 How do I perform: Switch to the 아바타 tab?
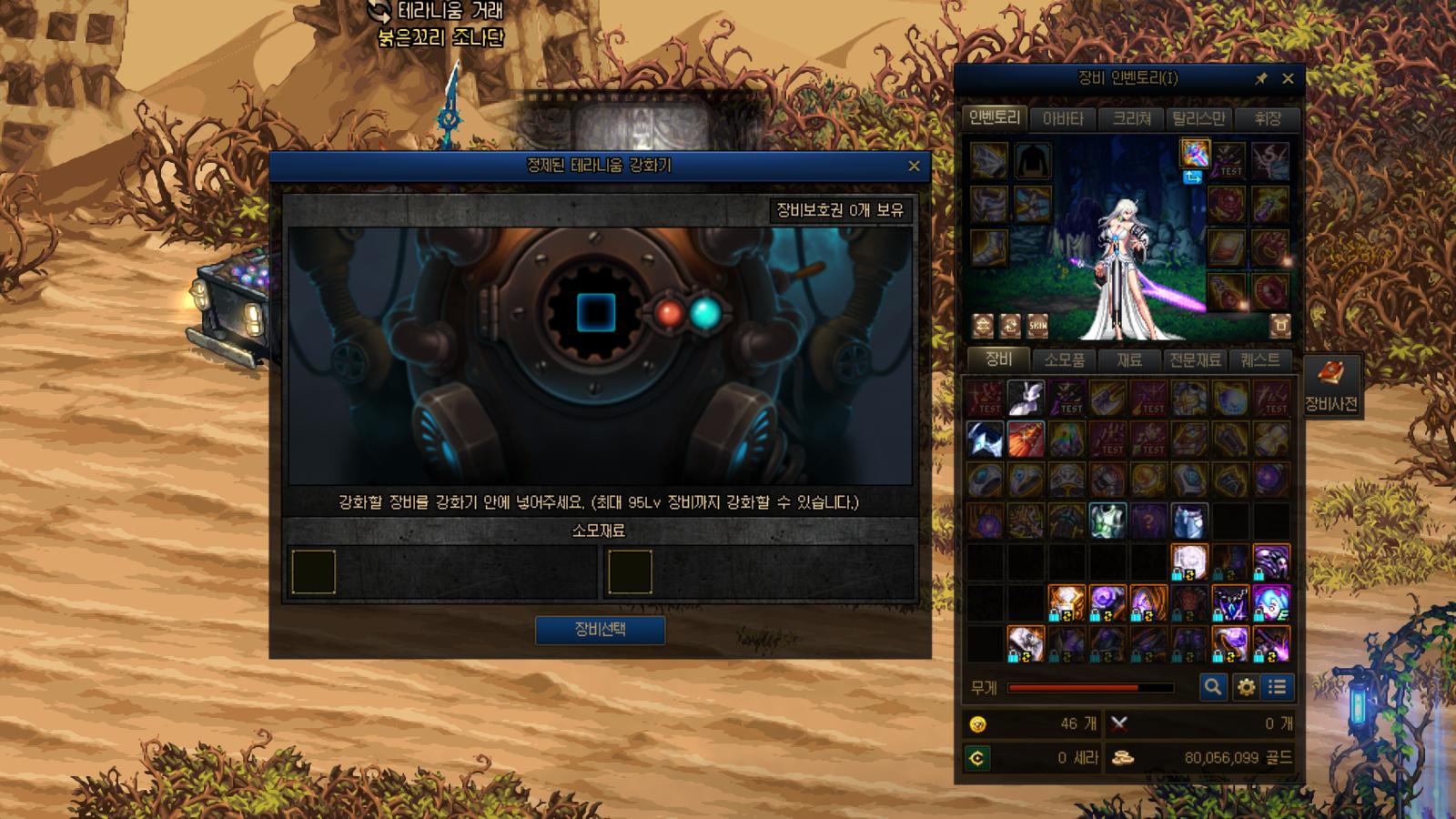[x=1063, y=118]
